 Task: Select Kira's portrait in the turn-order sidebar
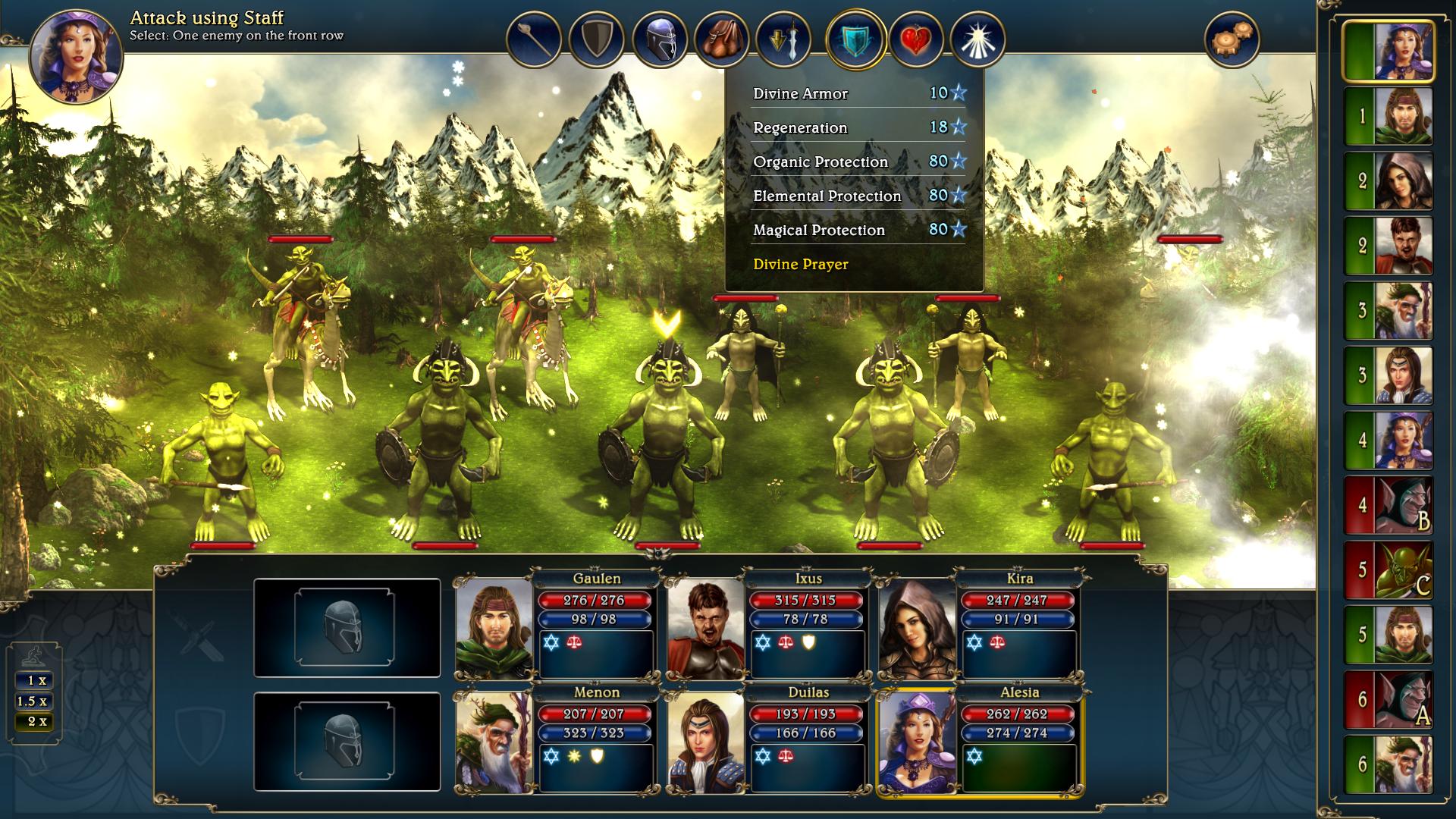click(x=1407, y=182)
